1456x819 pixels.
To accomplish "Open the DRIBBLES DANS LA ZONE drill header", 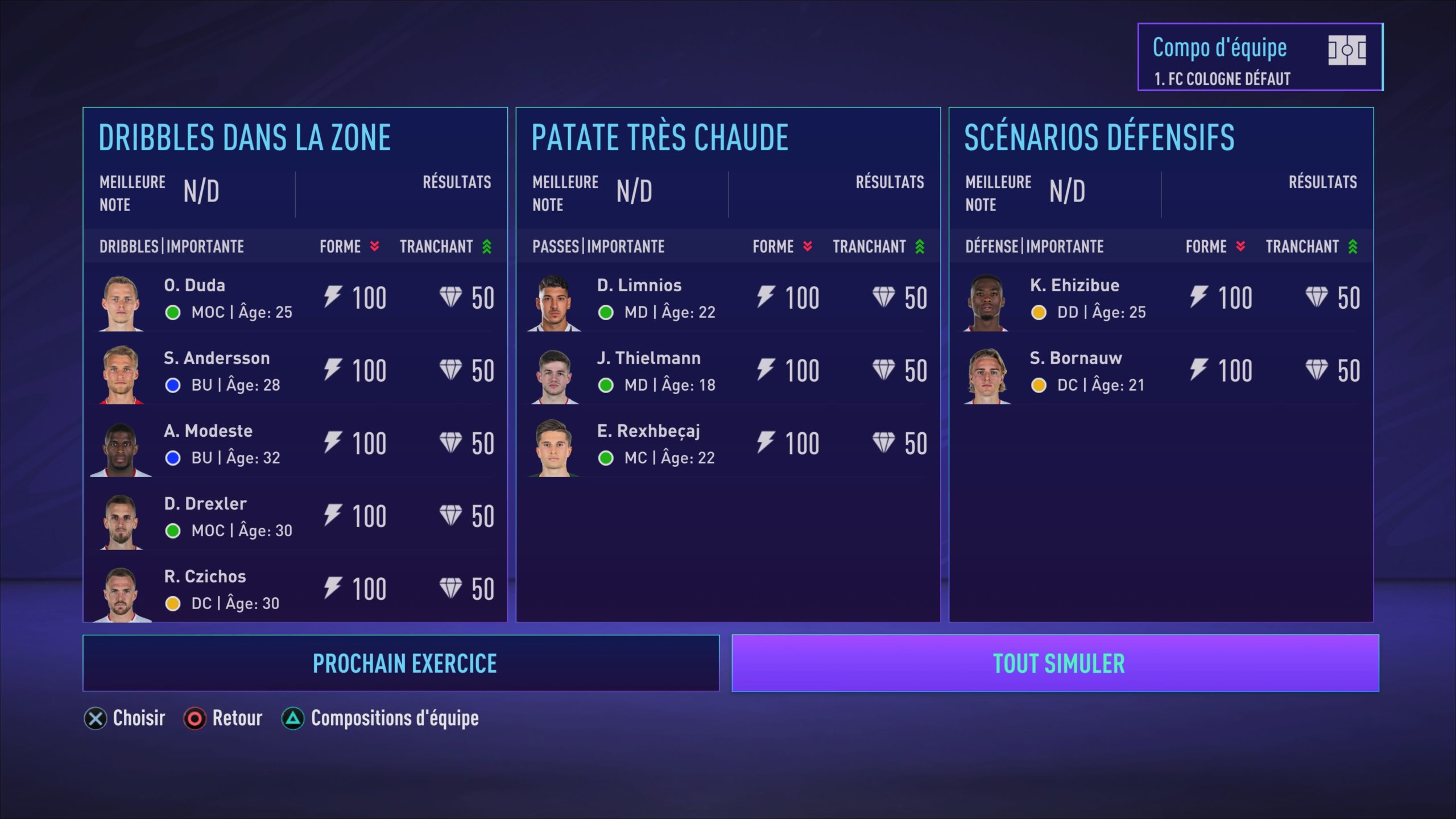I will pos(246,136).
